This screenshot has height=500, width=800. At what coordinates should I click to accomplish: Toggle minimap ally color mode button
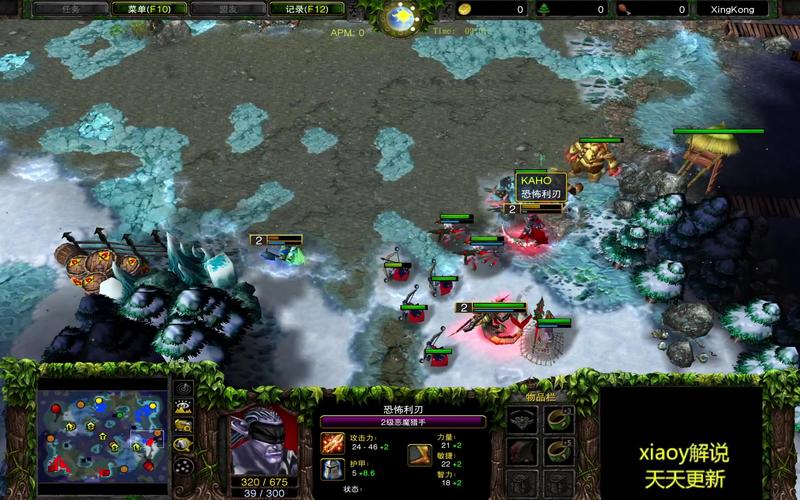click(184, 425)
